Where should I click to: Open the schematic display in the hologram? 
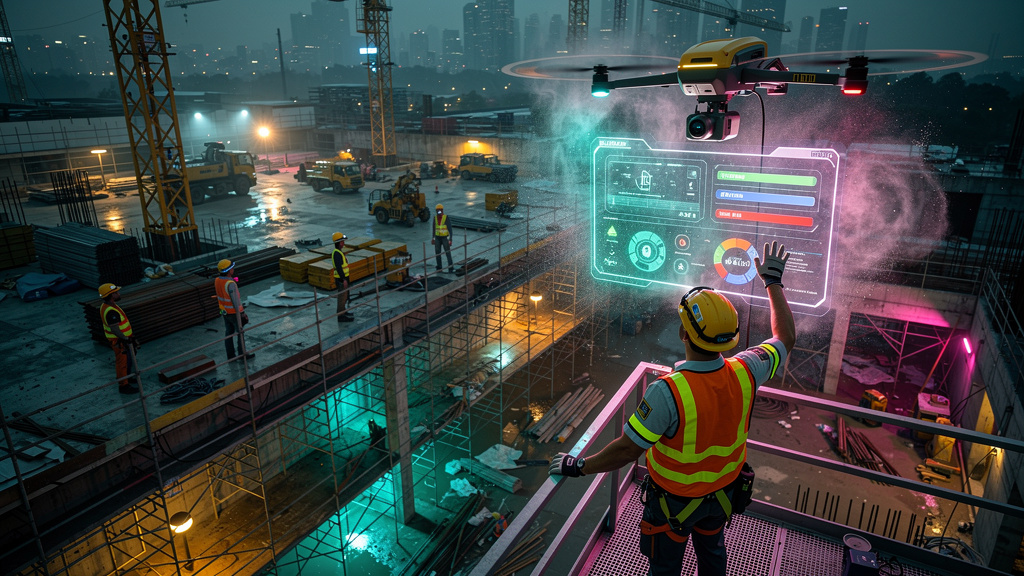(x=654, y=185)
